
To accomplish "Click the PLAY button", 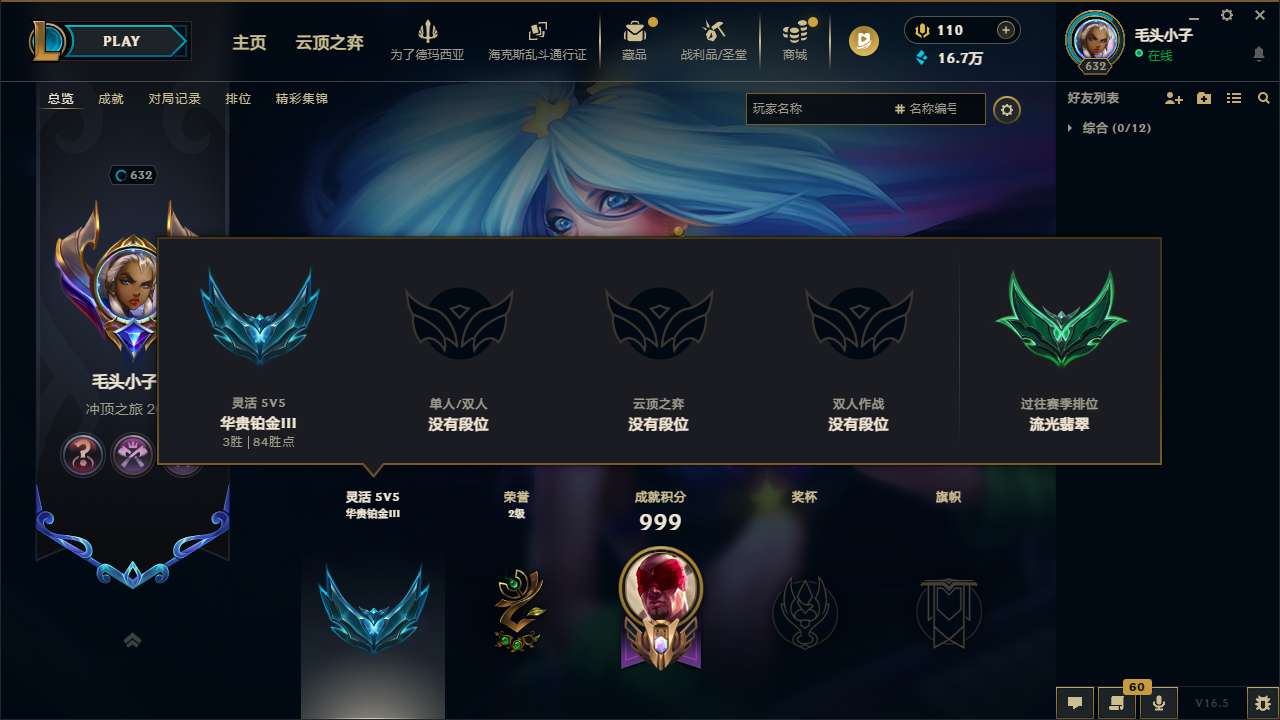I will (120, 41).
